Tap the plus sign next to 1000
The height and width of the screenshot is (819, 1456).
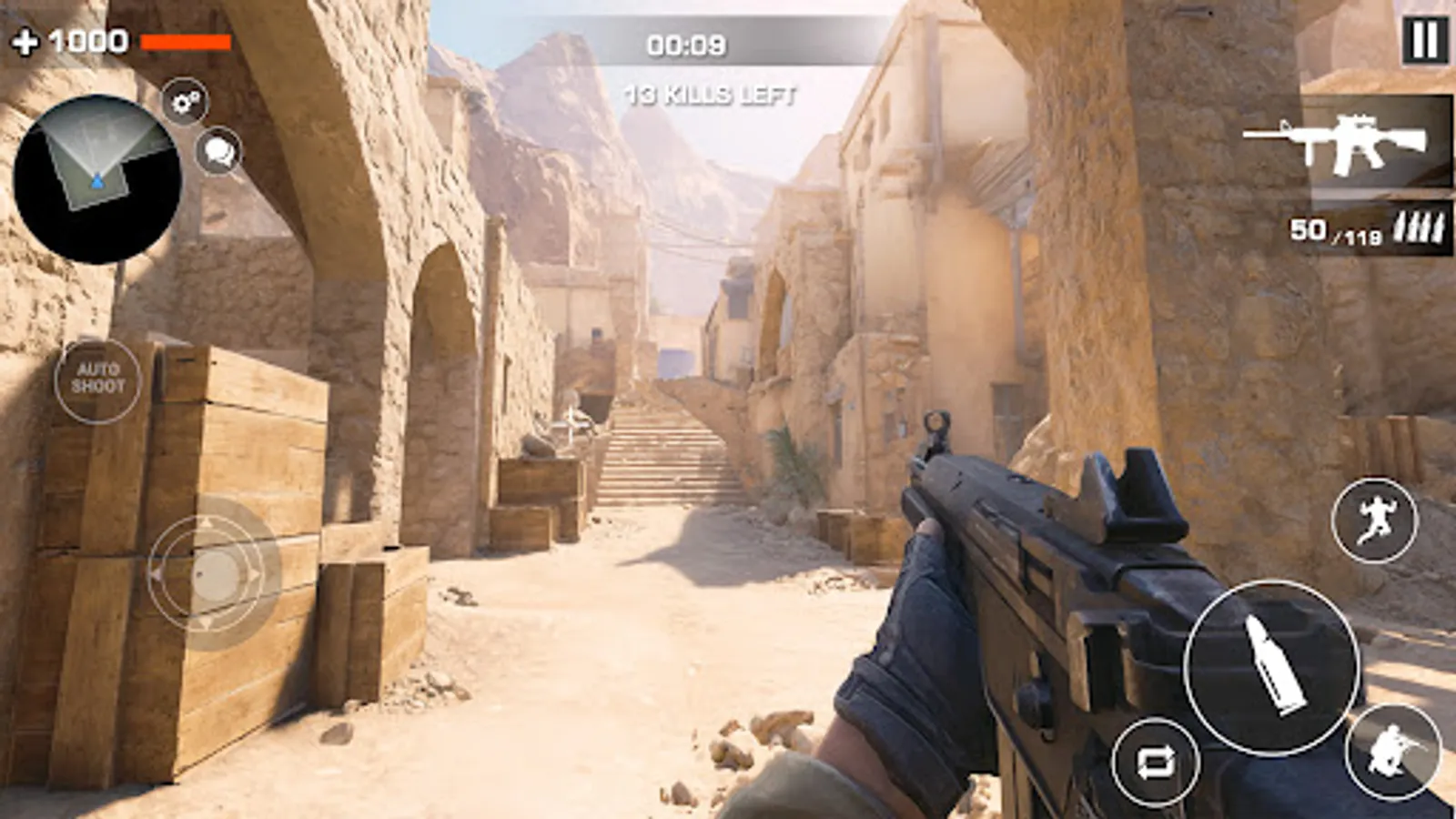[x=26, y=39]
